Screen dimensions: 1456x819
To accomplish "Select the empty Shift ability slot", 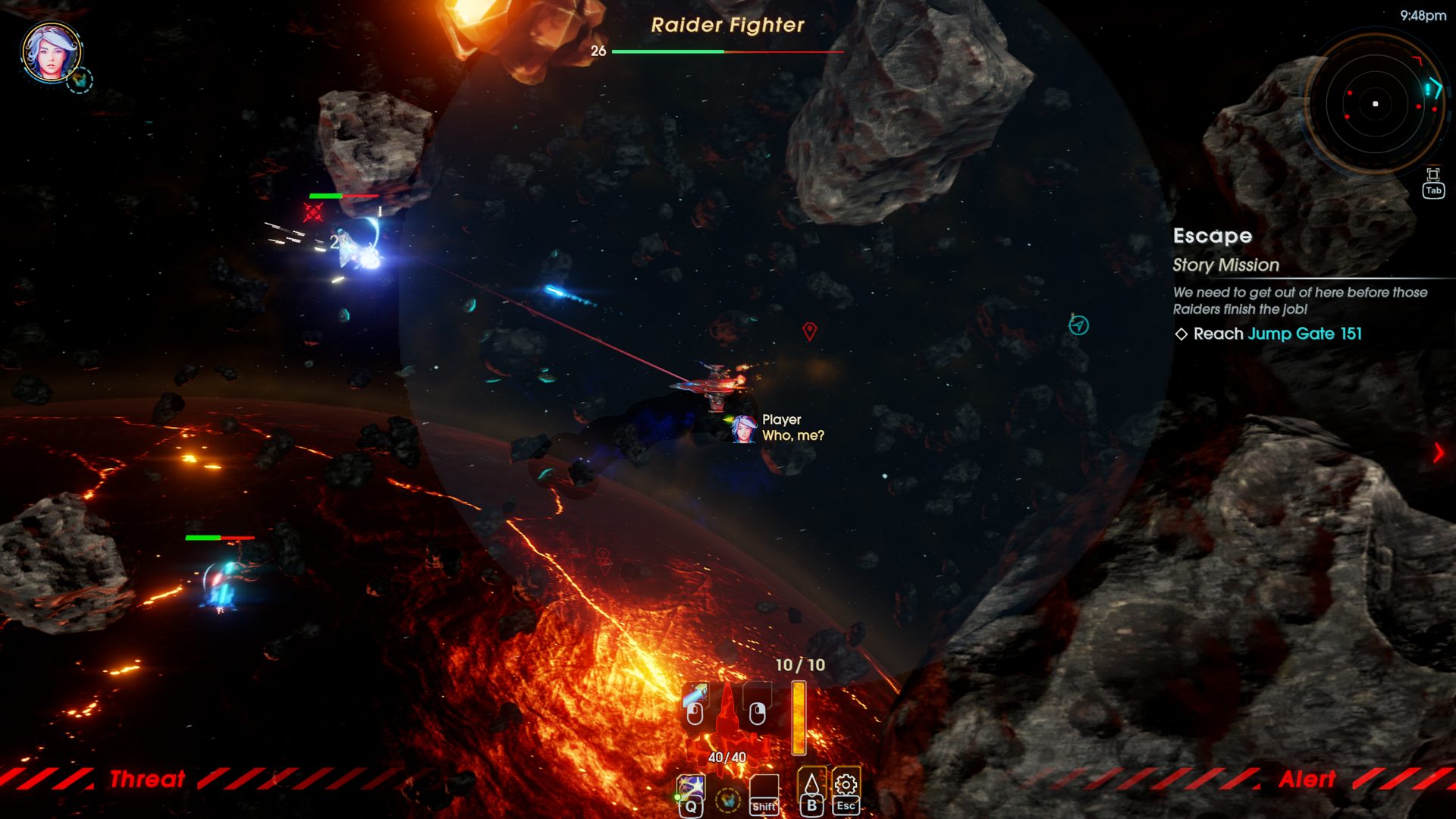I will tap(764, 791).
